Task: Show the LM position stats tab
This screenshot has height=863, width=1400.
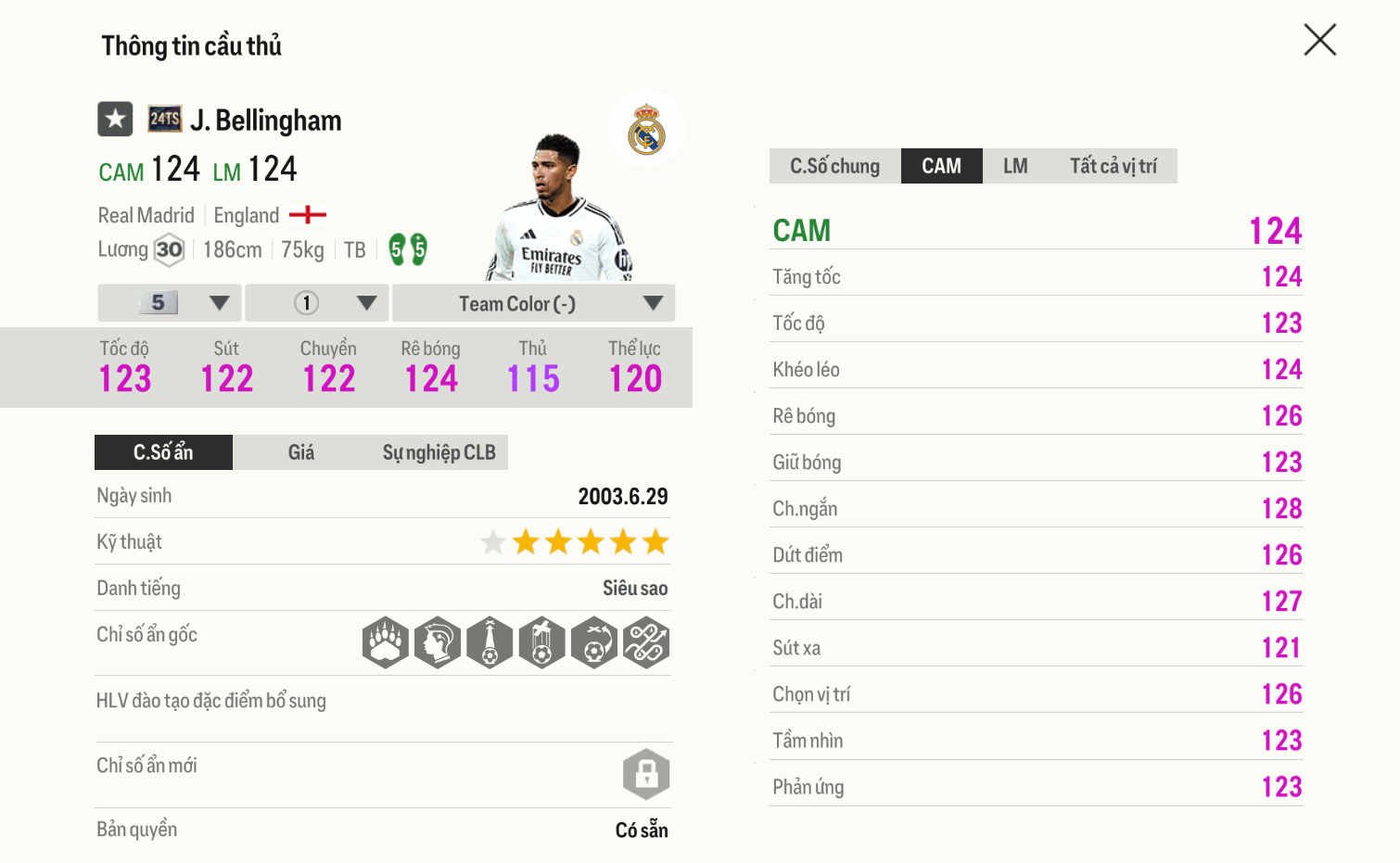Action: 1015,166
